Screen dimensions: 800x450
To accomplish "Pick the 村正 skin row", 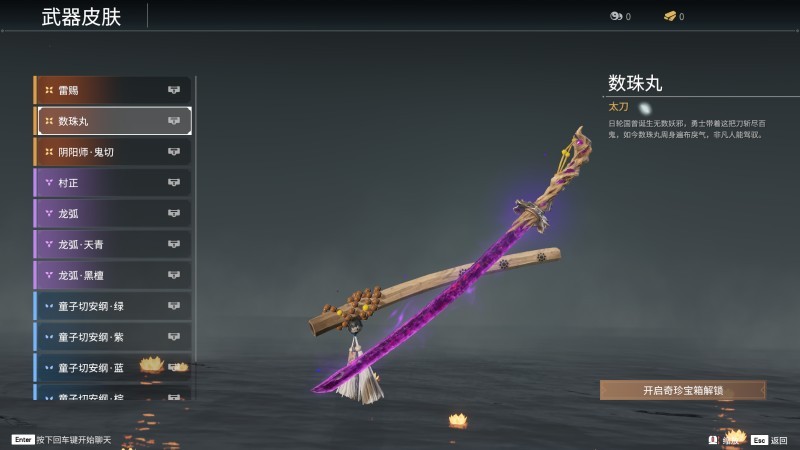I will (112, 183).
